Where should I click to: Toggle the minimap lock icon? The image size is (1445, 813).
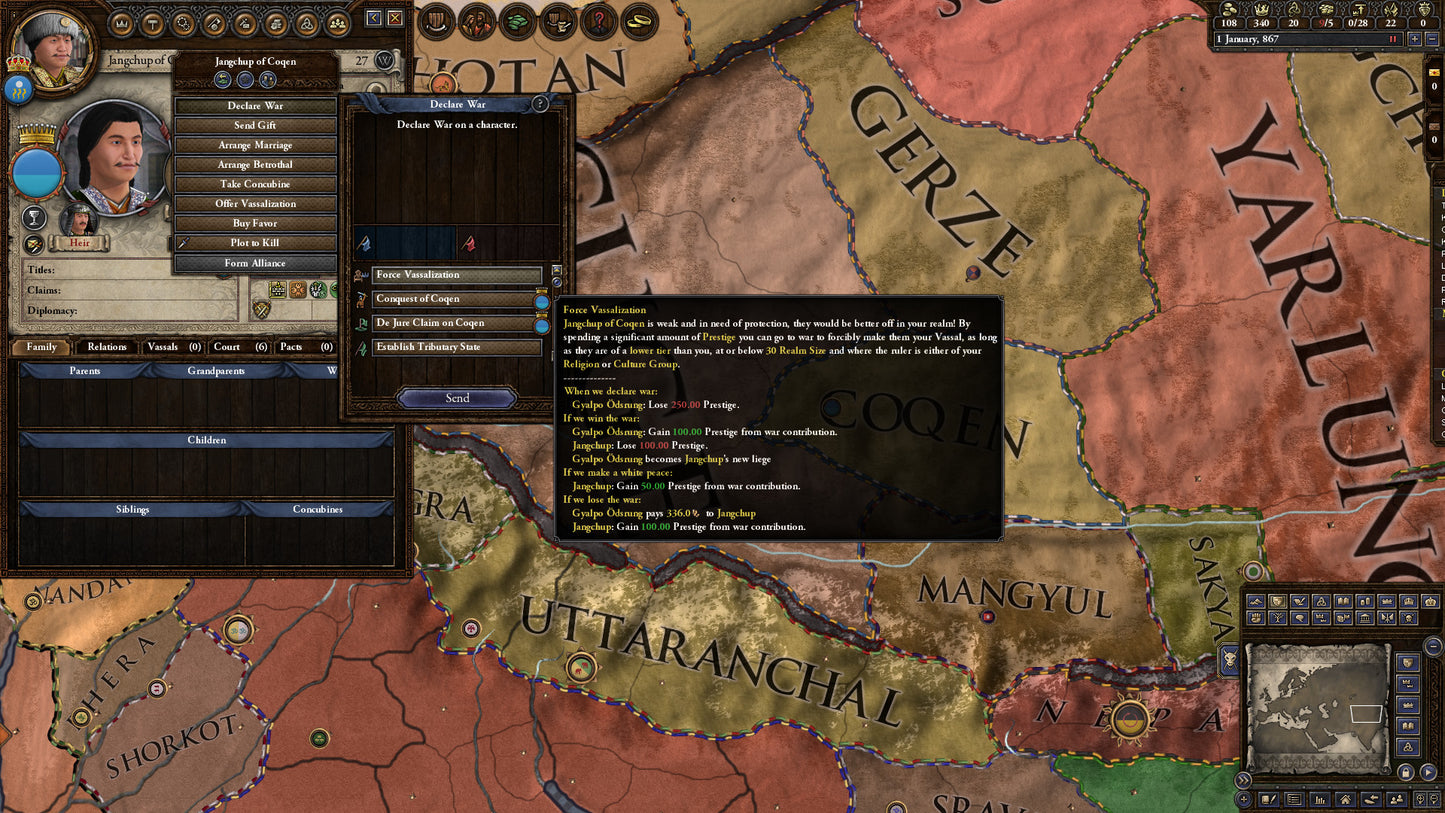(1406, 771)
